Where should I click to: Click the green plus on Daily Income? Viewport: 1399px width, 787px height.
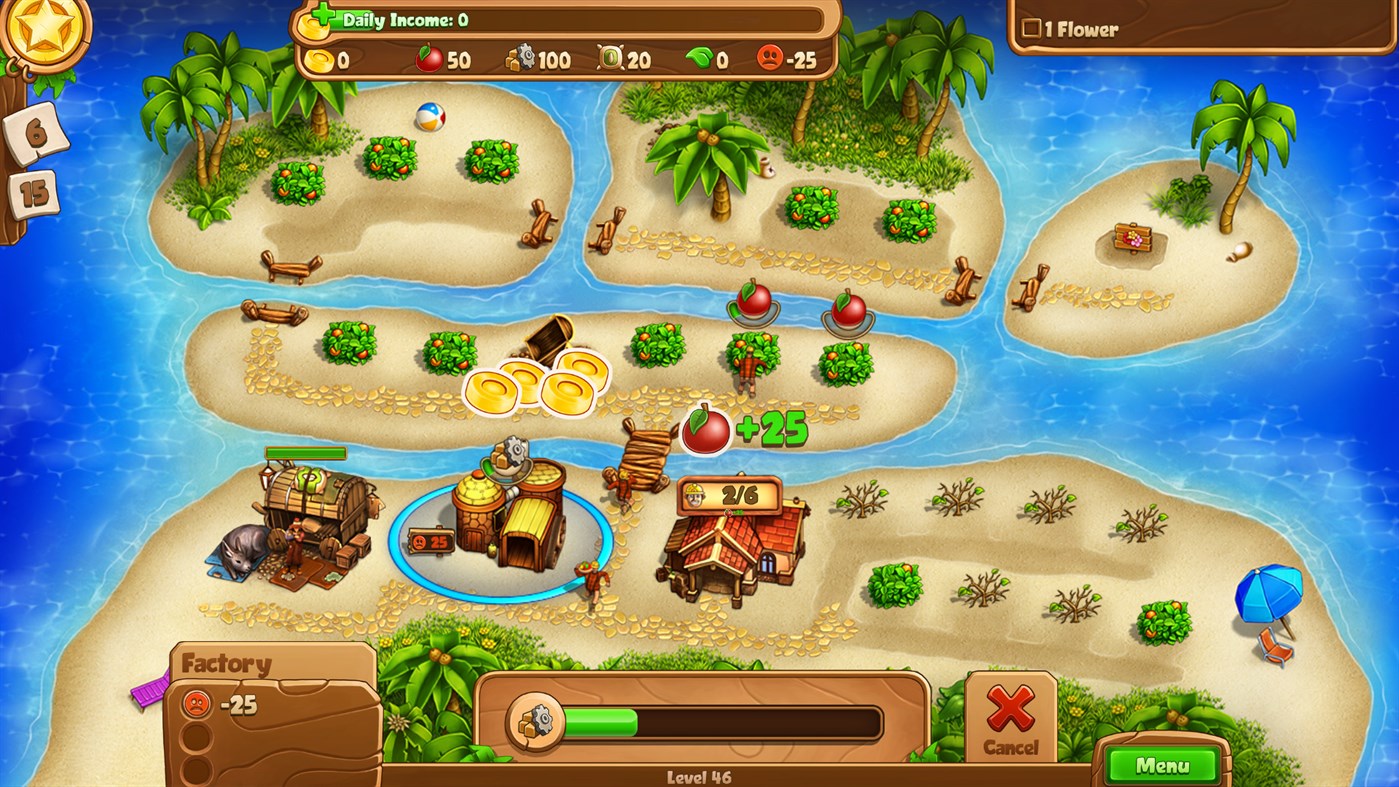coord(325,14)
